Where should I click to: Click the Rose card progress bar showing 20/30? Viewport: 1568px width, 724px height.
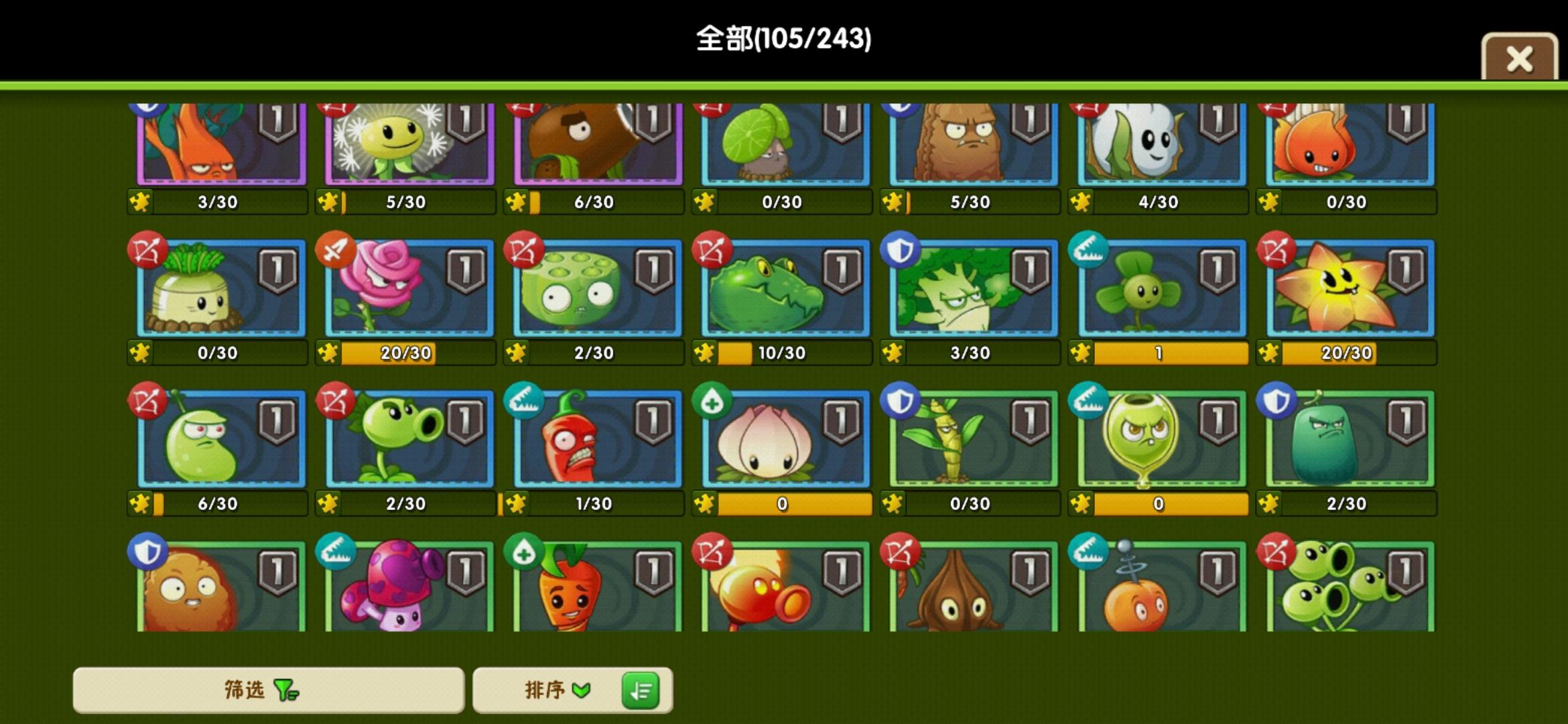[389, 353]
